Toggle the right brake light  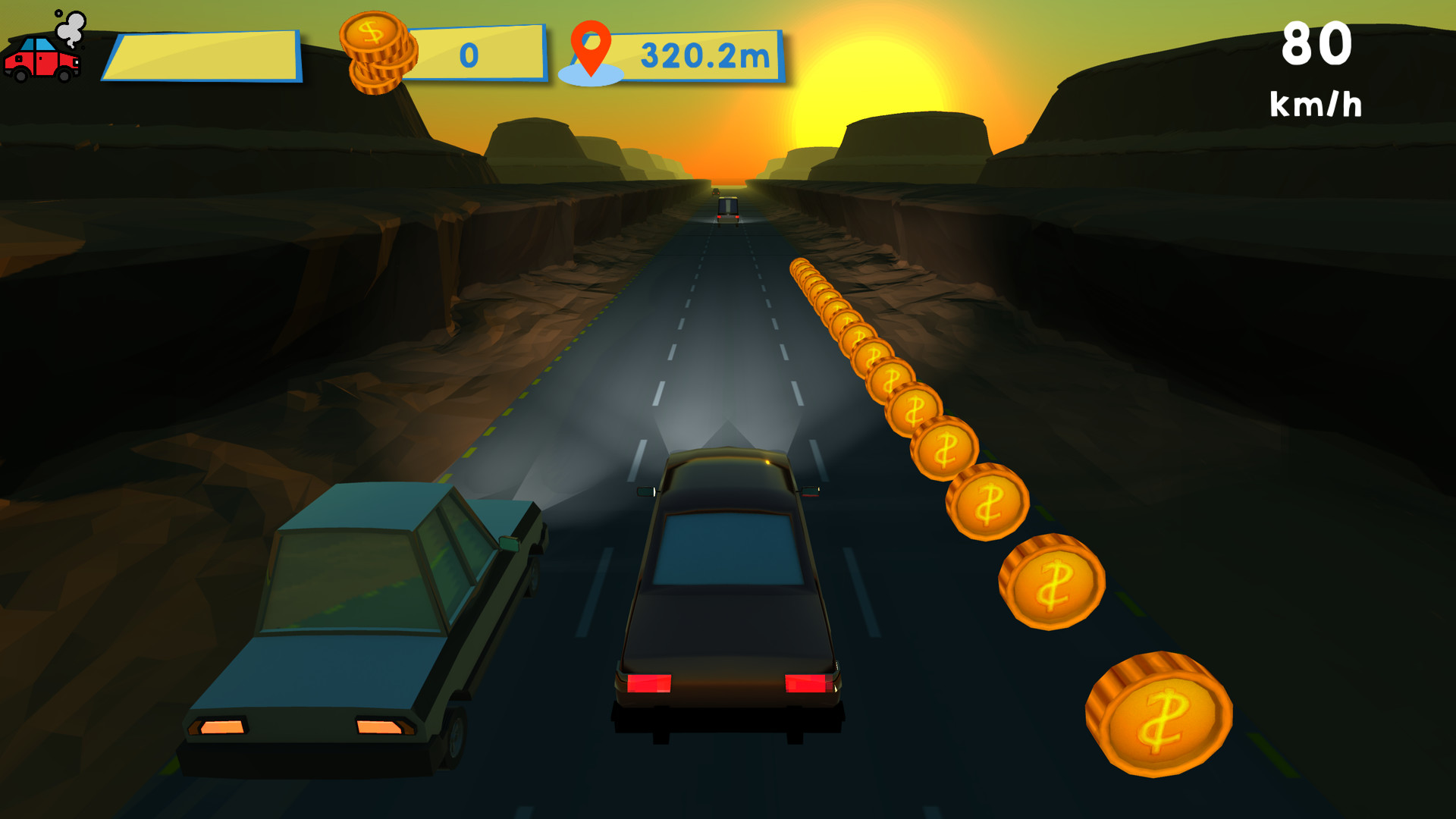click(x=808, y=682)
